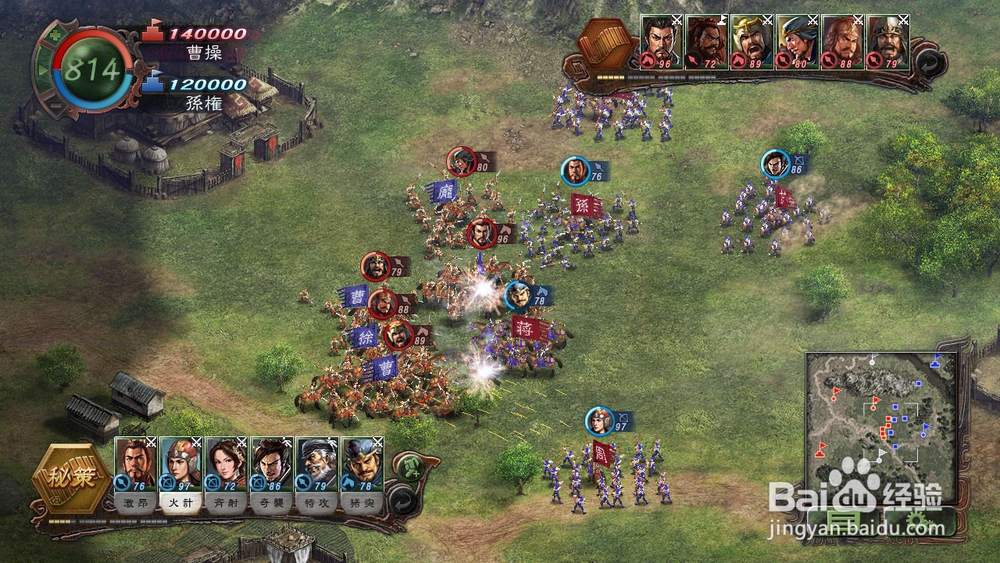Use the 特攻 tactic
Image resolution: width=1000 pixels, height=563 pixels.
tap(317, 504)
